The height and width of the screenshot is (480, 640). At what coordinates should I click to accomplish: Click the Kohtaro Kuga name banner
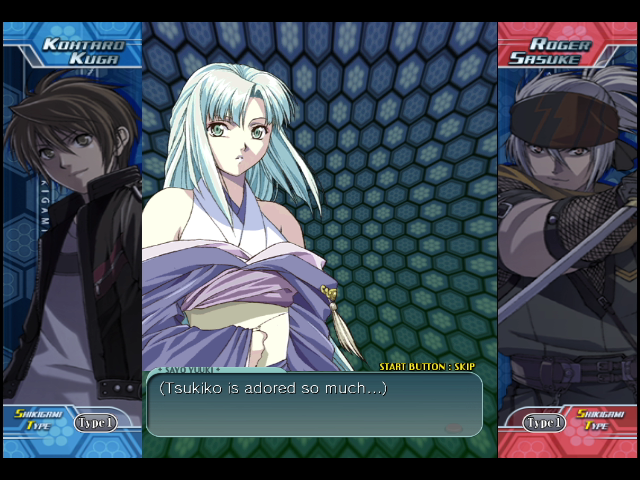point(80,51)
